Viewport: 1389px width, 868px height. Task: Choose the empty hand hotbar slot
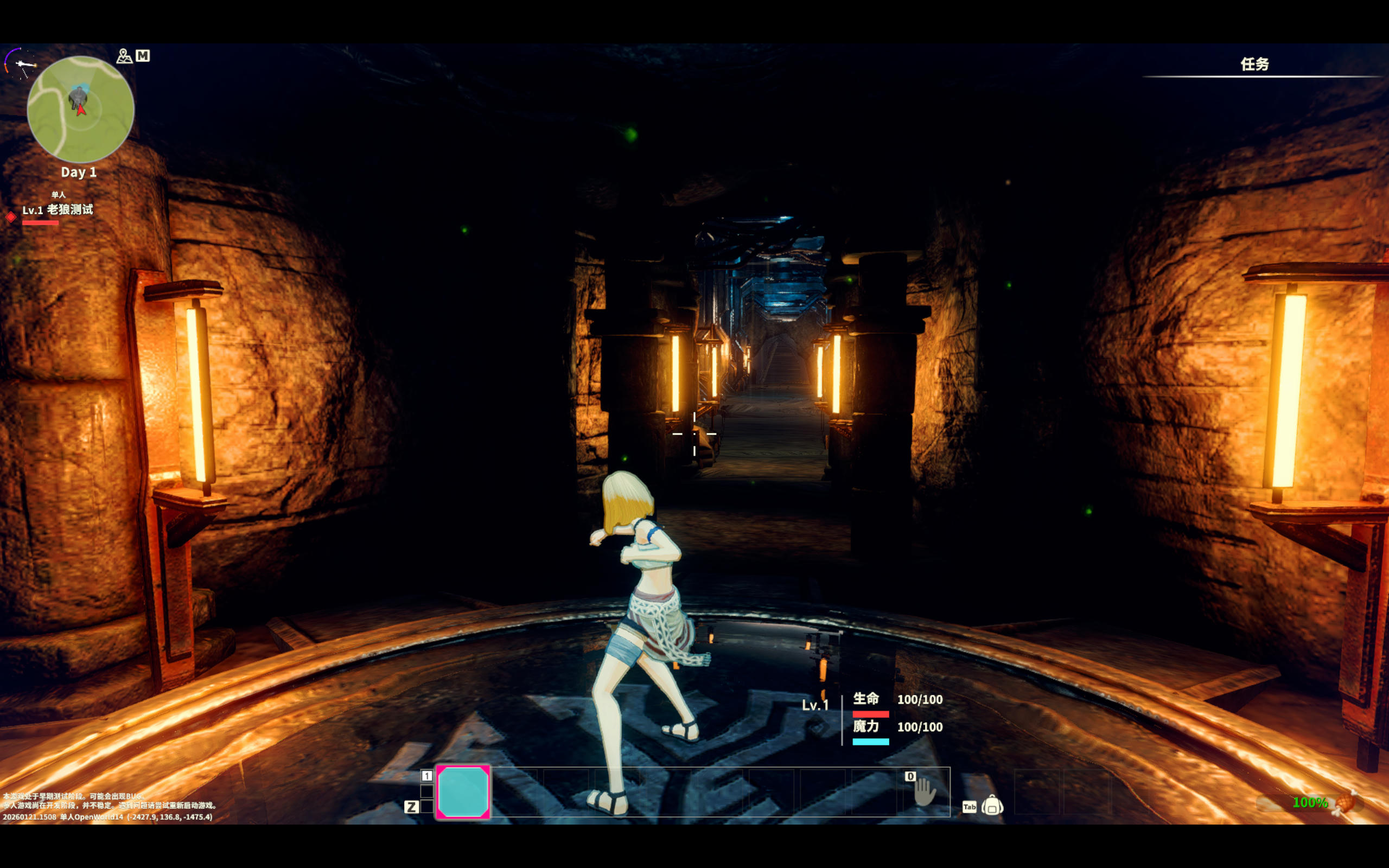pyautogui.click(x=924, y=792)
